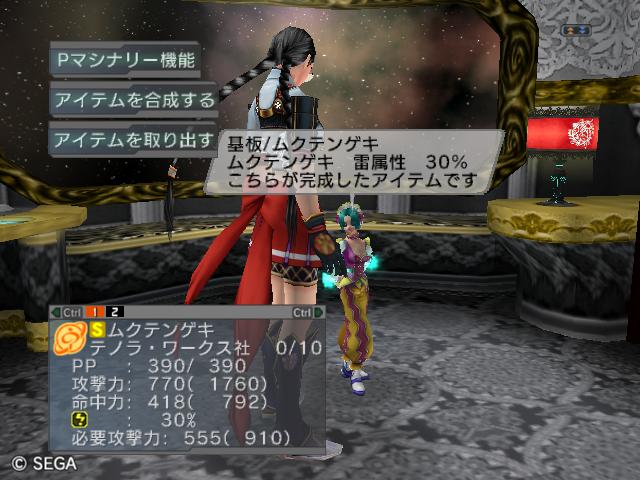Click the left green arrow on info panel
The image size is (640, 480).
point(55,312)
